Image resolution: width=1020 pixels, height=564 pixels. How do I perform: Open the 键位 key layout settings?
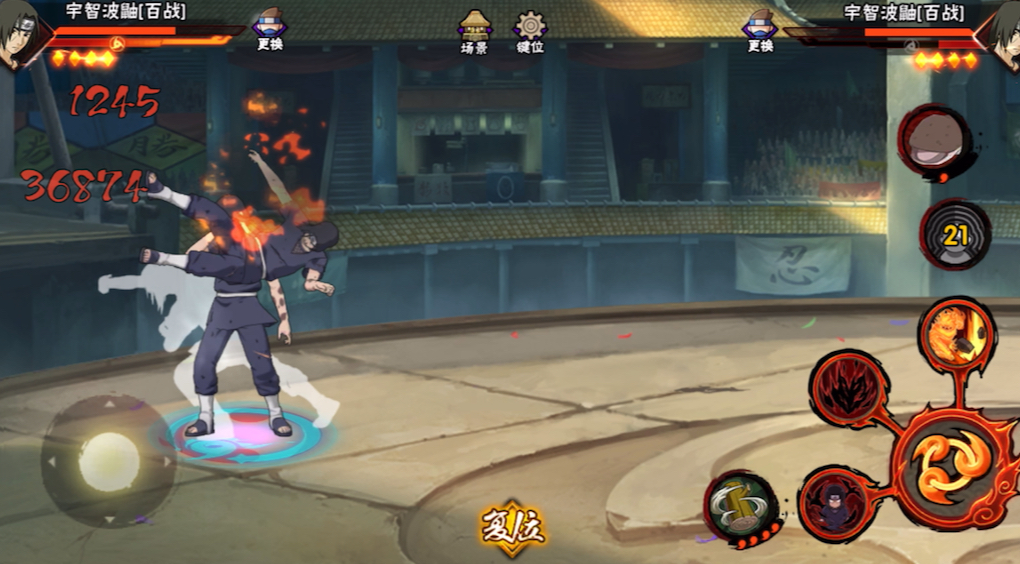tap(530, 32)
